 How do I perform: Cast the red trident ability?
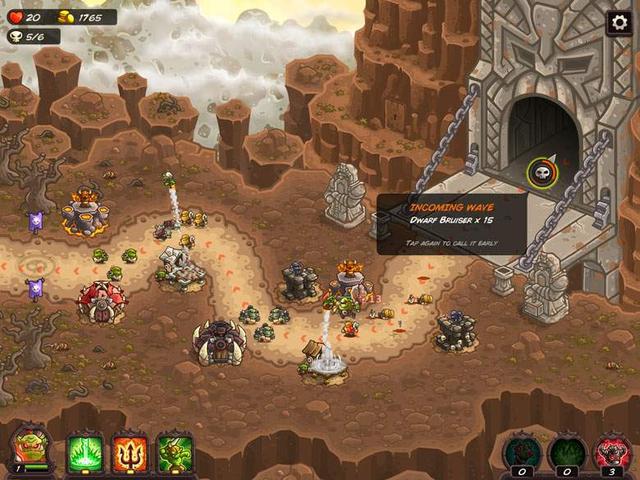(130, 453)
